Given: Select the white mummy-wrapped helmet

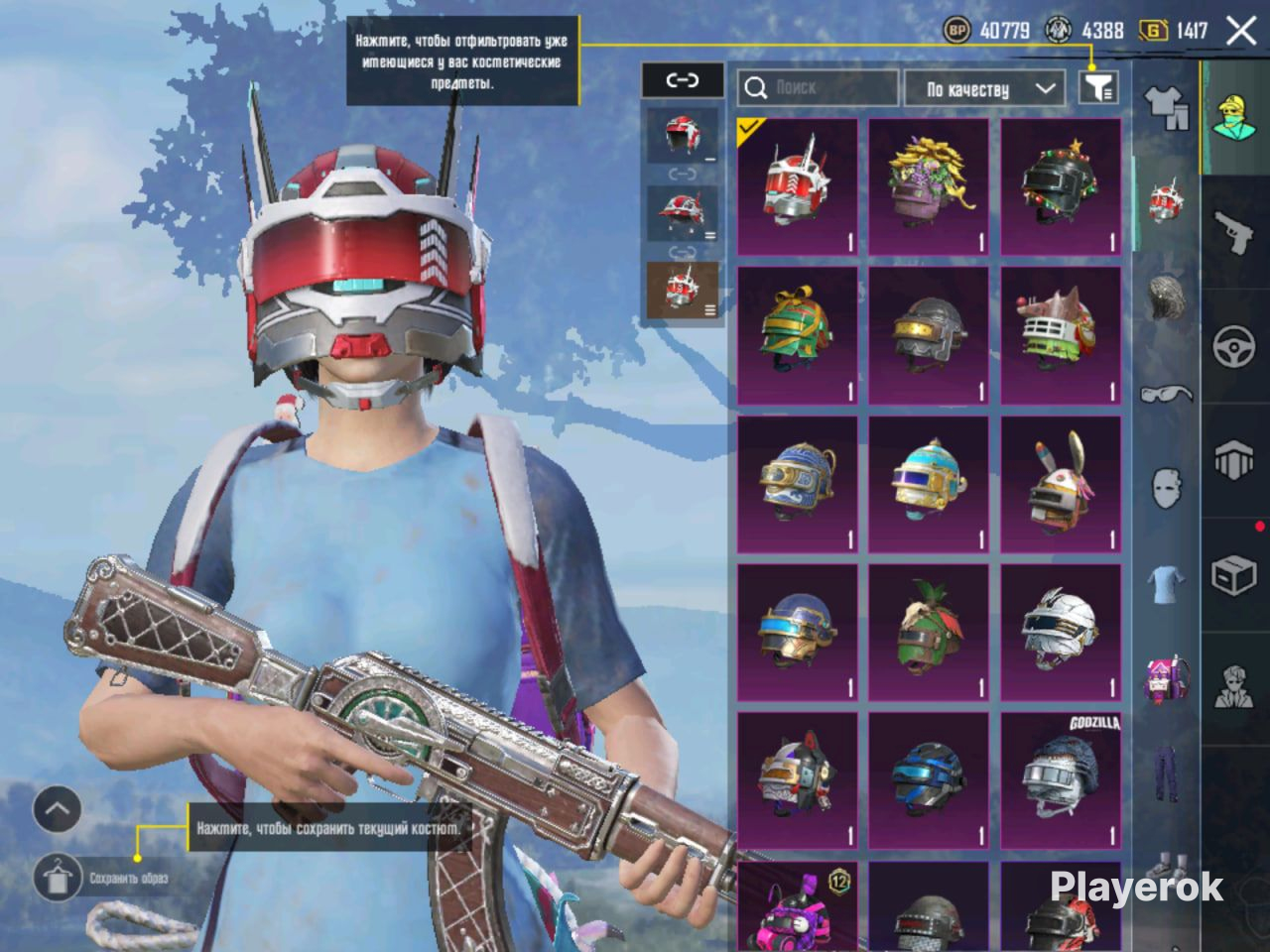Looking at the screenshot, I should pyautogui.click(x=1061, y=632).
